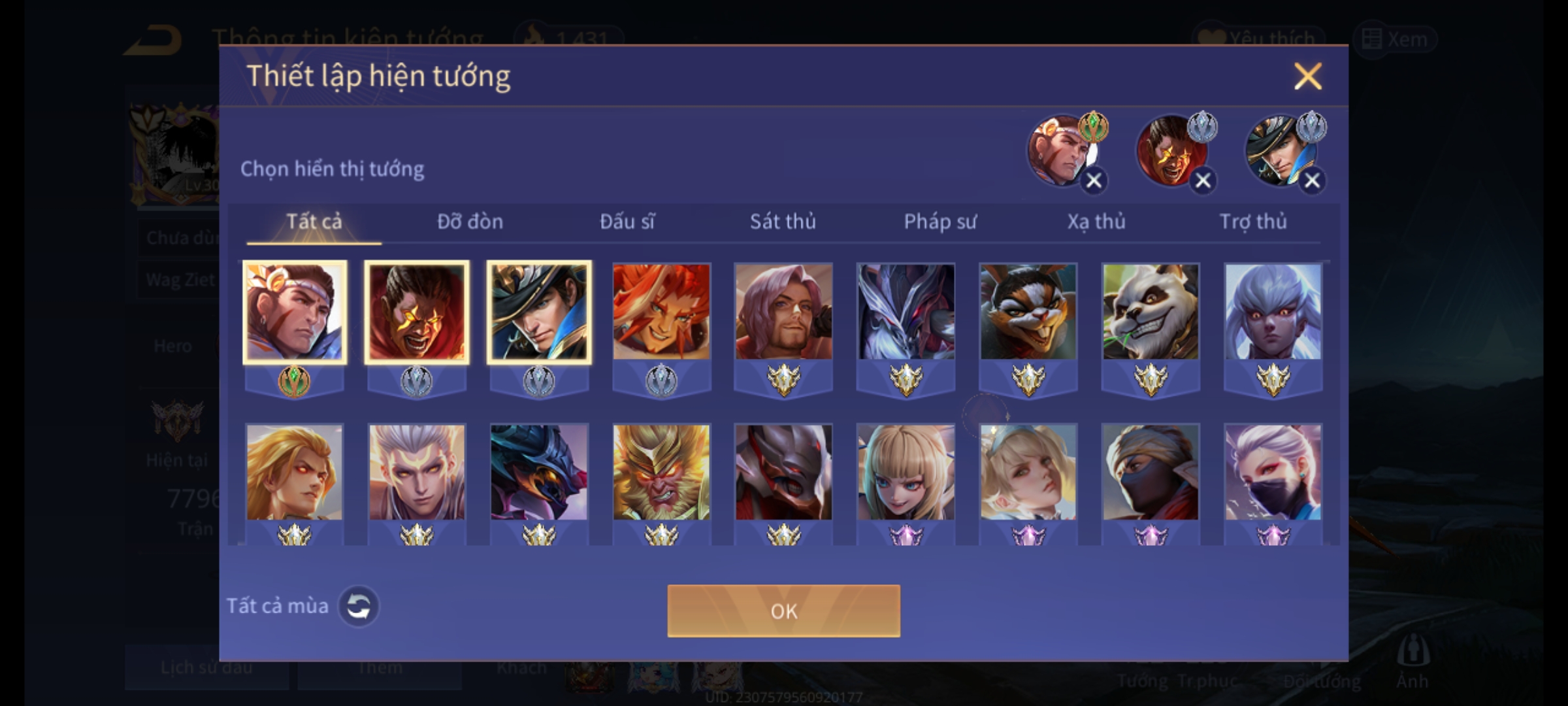The width and height of the screenshot is (1568, 706).
Task: Switch to the Đấu sĩ tab
Action: pos(627,222)
